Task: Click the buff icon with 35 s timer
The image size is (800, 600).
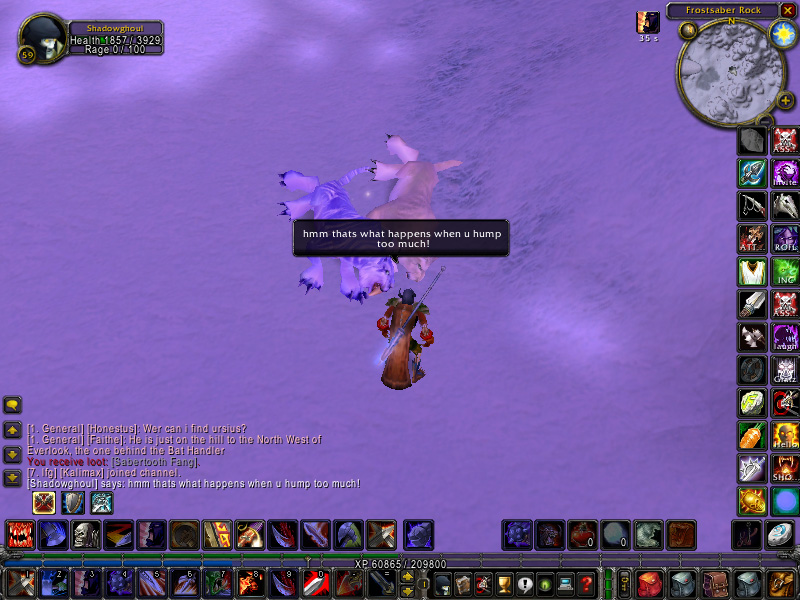Action: tap(648, 22)
